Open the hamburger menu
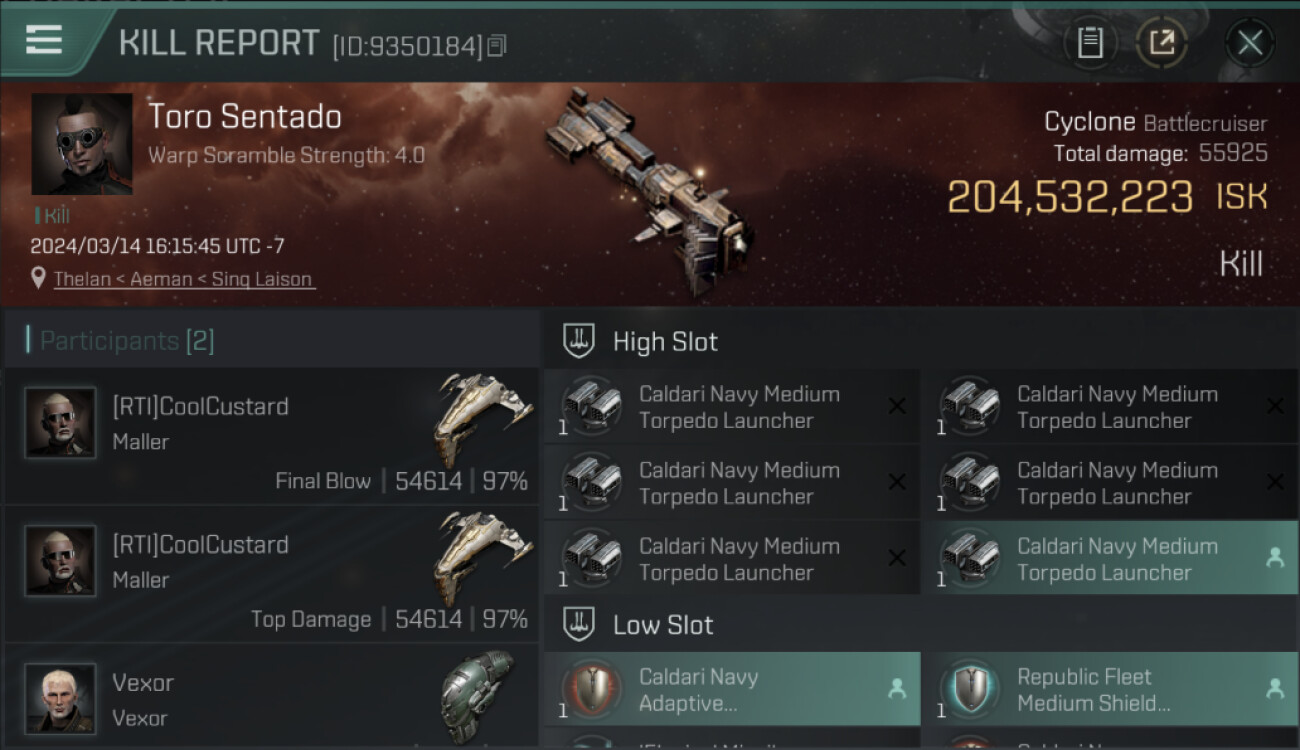 coord(44,41)
